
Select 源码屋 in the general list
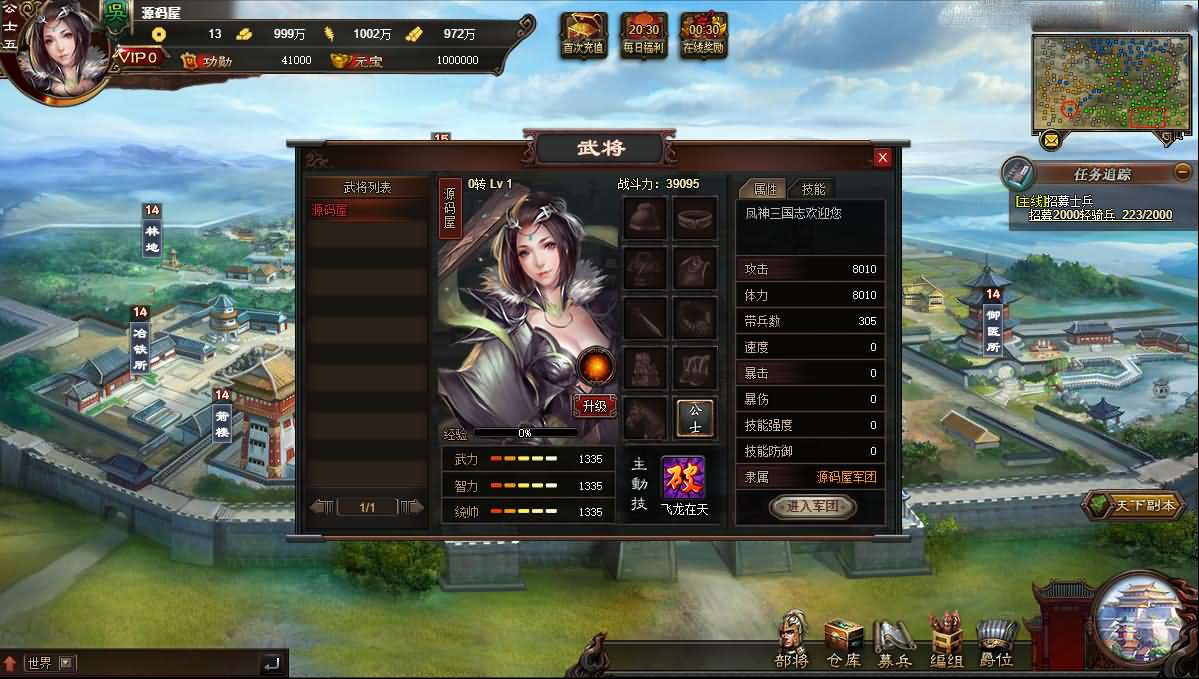pos(366,211)
